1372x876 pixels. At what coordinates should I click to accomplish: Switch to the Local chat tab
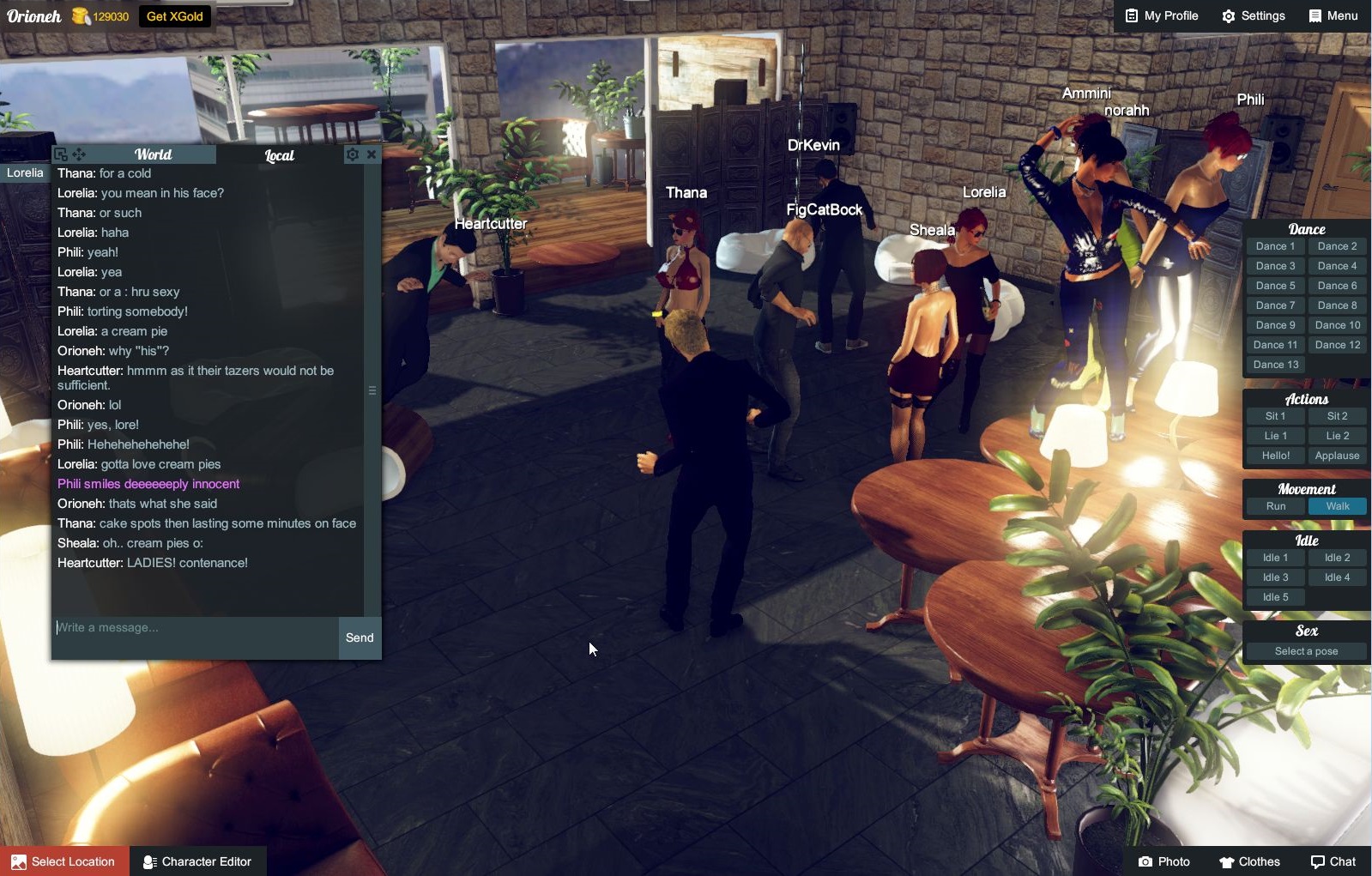coord(279,155)
